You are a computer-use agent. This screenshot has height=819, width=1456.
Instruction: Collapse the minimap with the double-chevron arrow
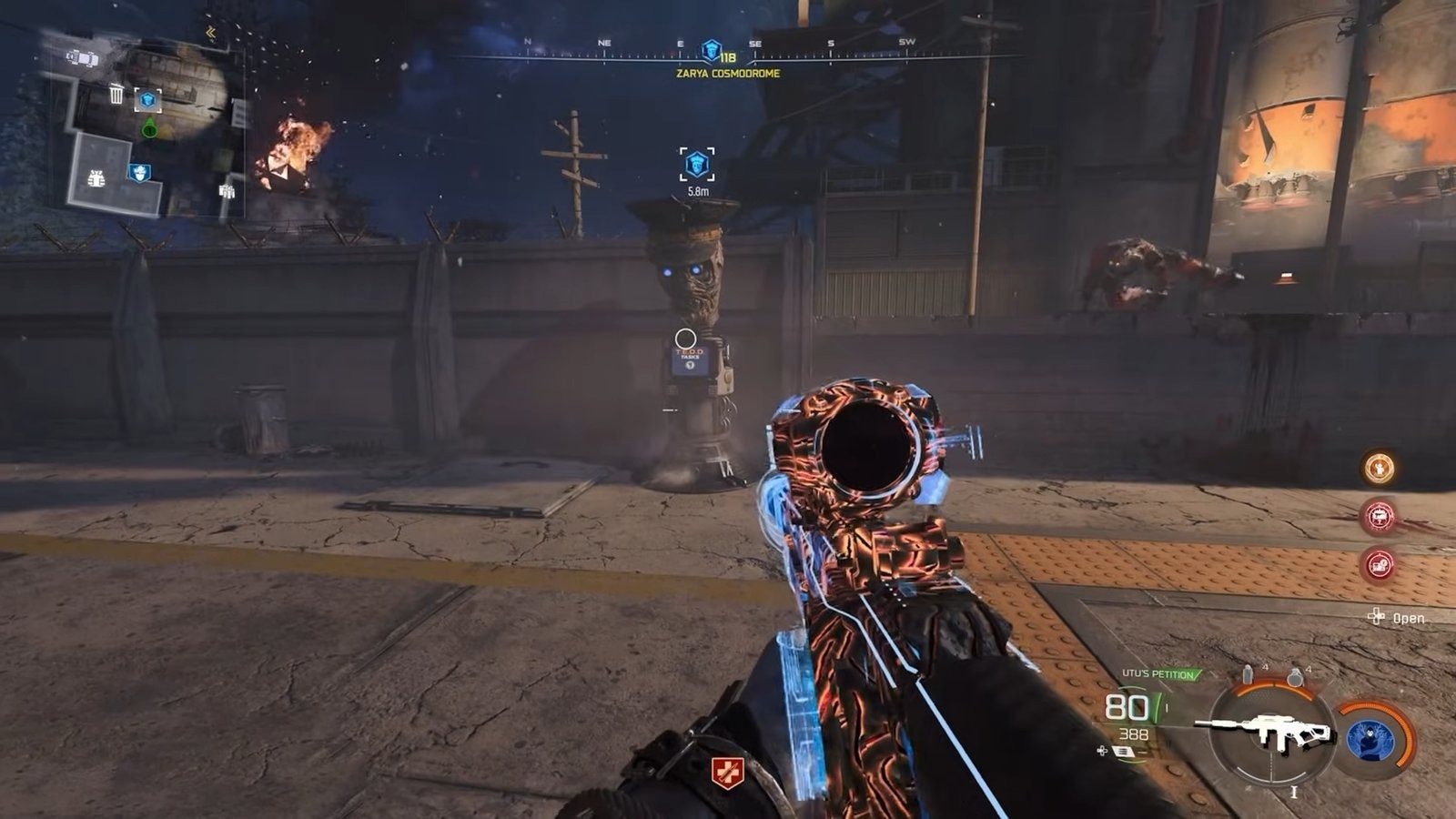click(x=210, y=34)
